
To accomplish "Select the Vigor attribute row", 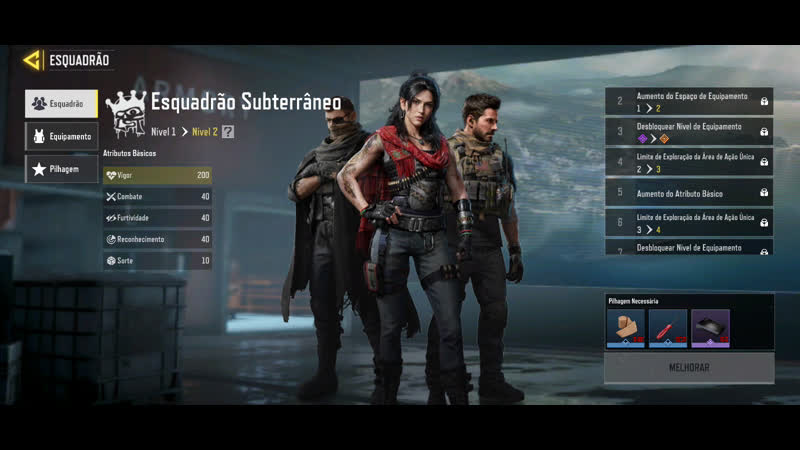I will click(157, 175).
